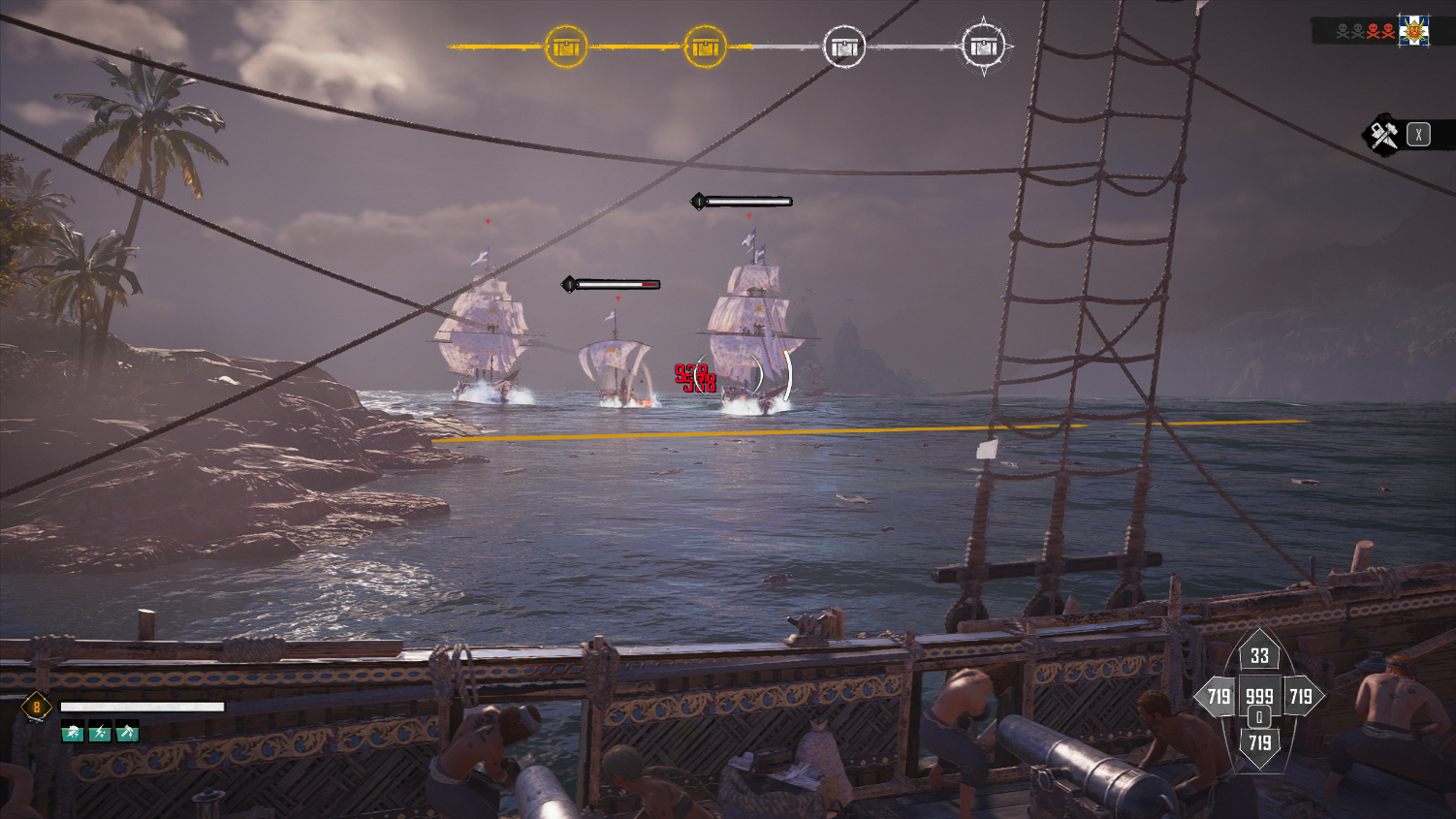Use the saw and hammer repair kit
Viewport: 1456px width, 819px height.
coord(1383,135)
